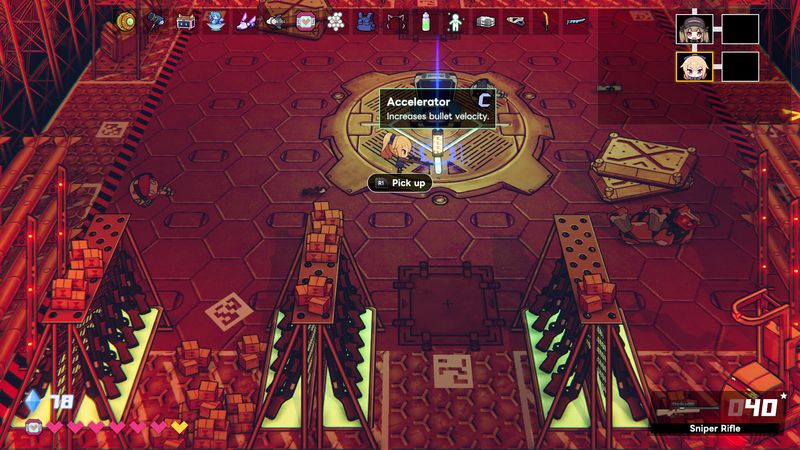The image size is (800, 450).
Task: Click the orange curved blade item icon
Action: 546,20
